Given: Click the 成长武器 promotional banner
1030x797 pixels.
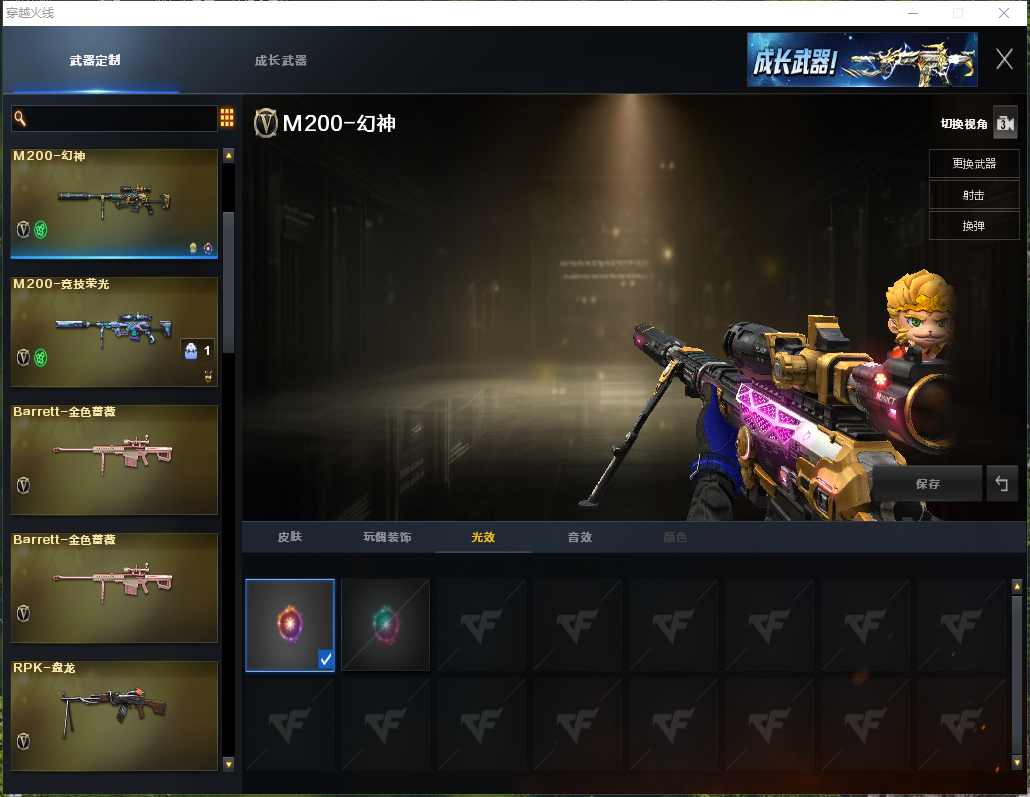Looking at the screenshot, I should pyautogui.click(x=861, y=60).
